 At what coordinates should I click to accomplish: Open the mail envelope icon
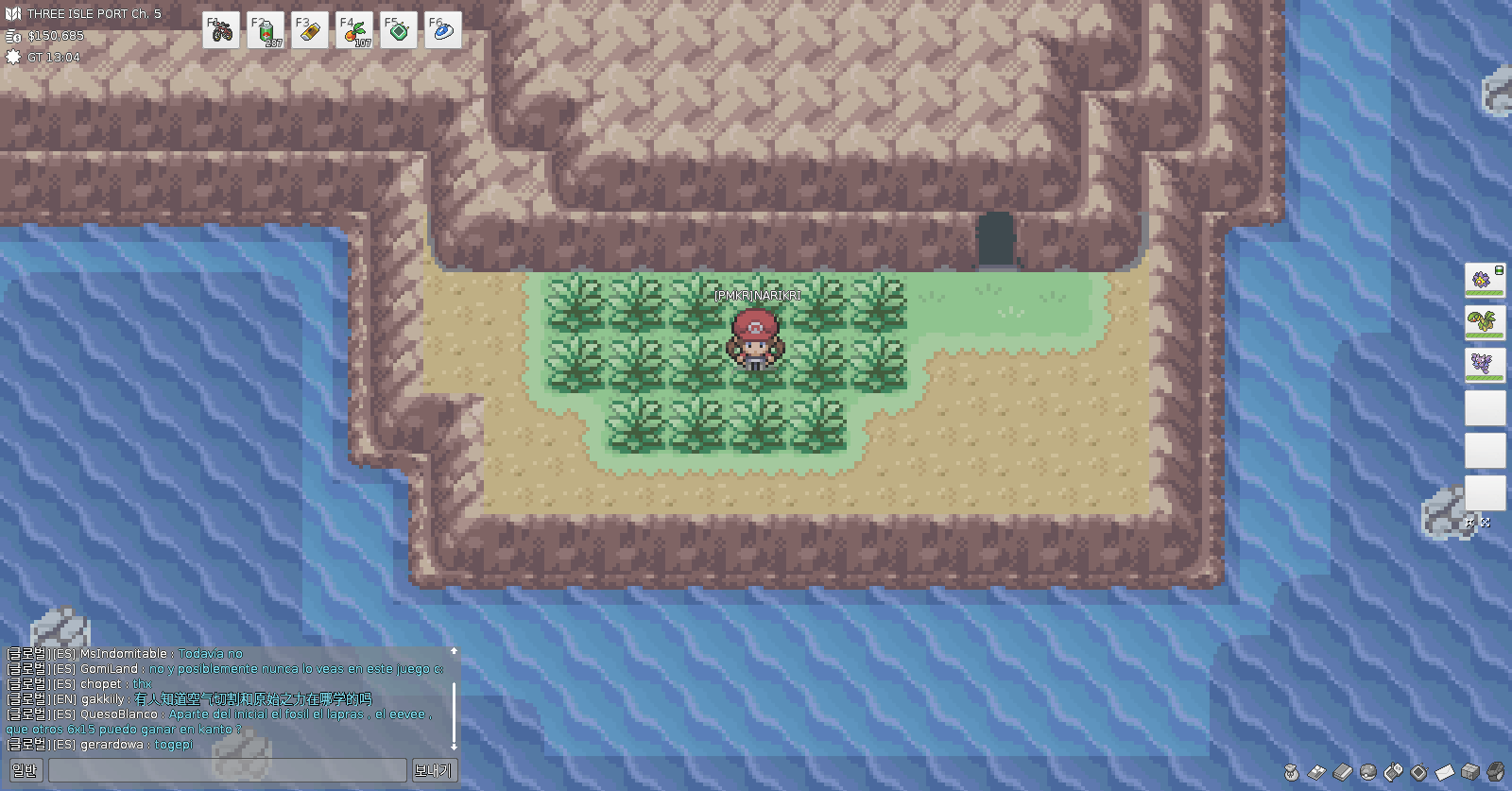click(1445, 772)
